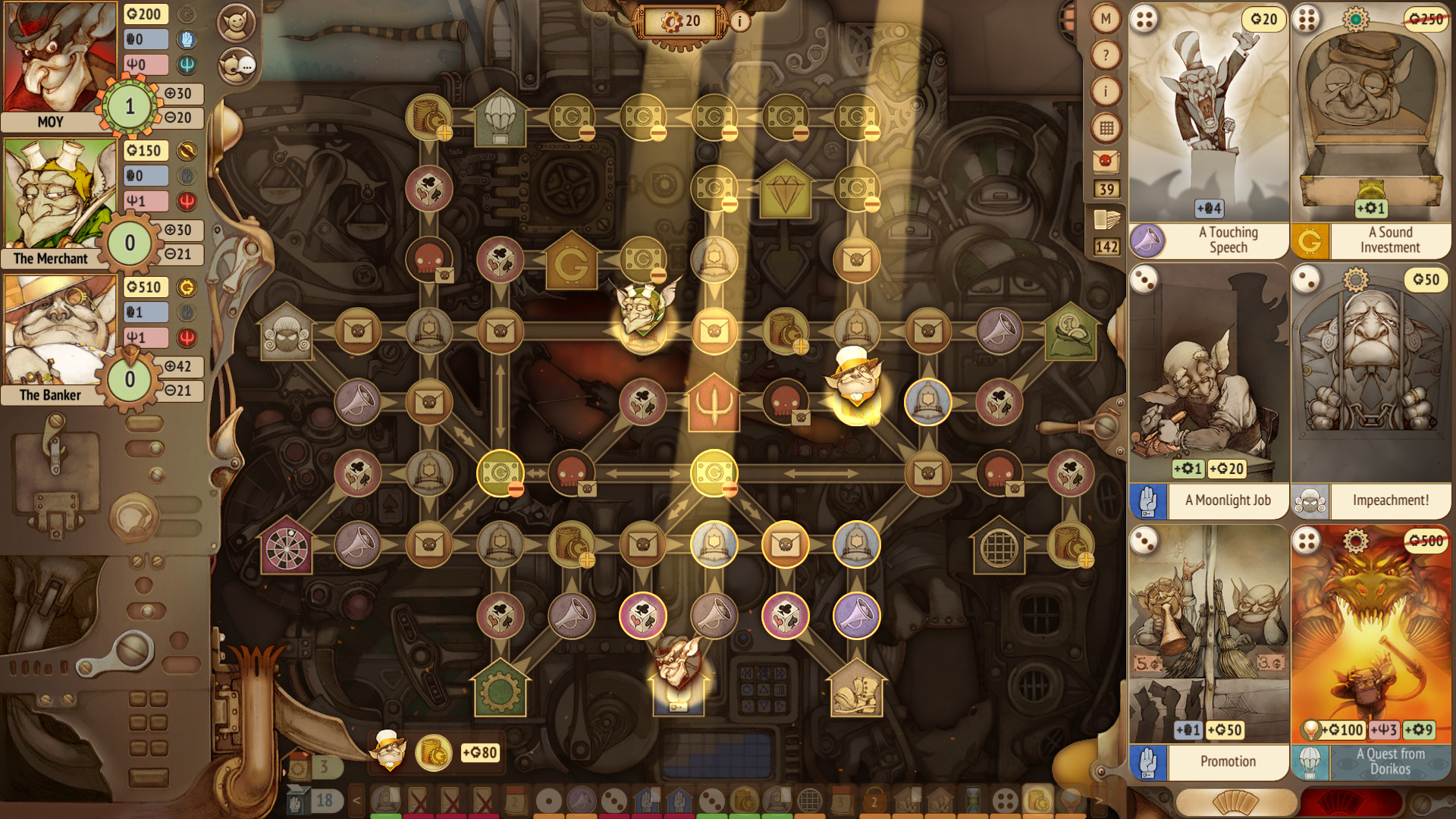Screen dimensions: 1456x819
Task: Open help via the question mark button
Action: pyautogui.click(x=1105, y=55)
